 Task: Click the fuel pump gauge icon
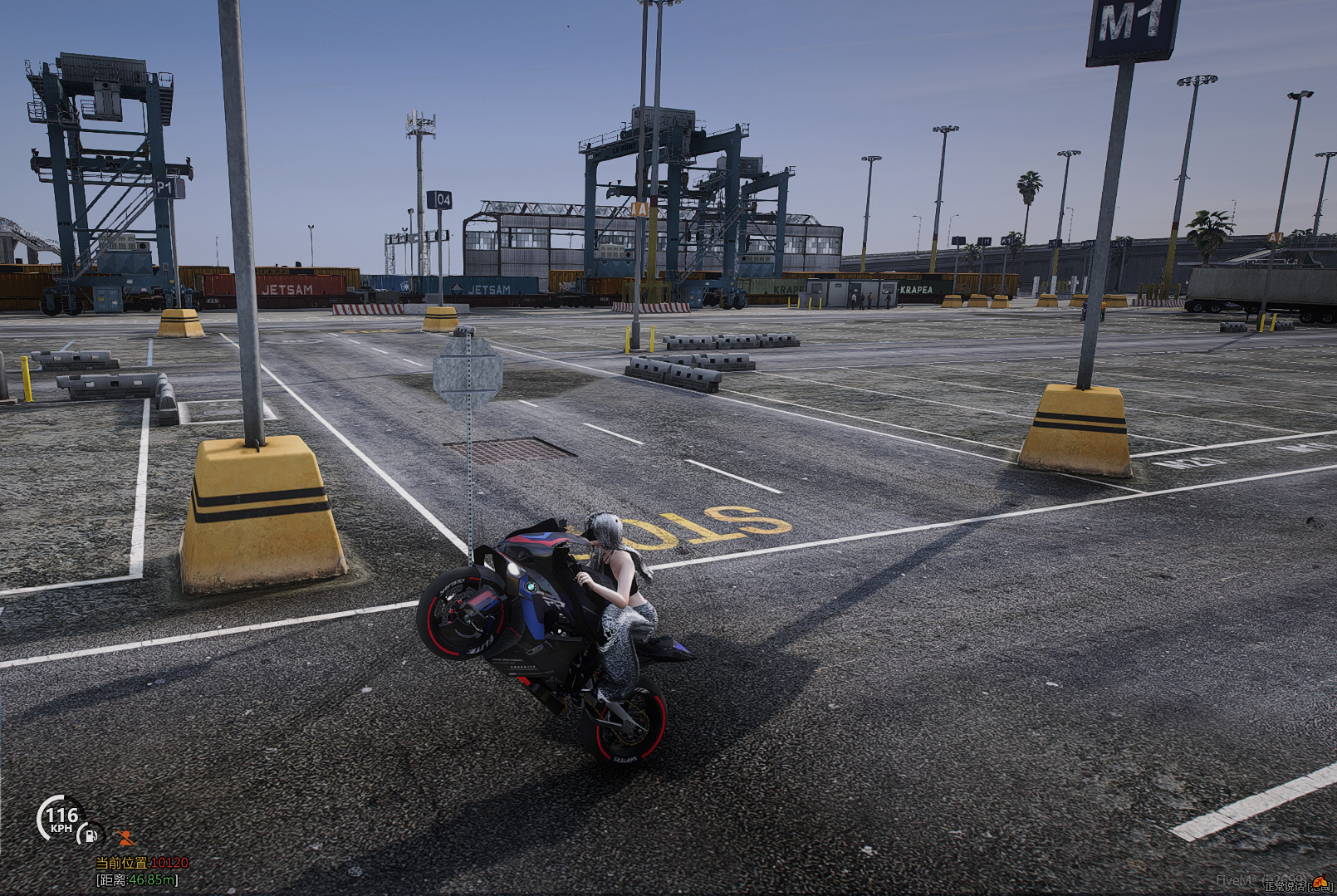pos(91,835)
